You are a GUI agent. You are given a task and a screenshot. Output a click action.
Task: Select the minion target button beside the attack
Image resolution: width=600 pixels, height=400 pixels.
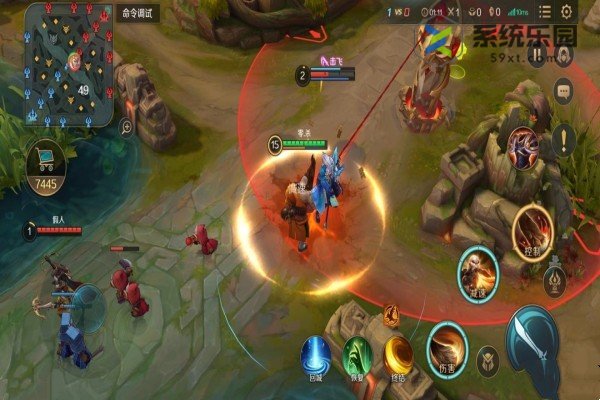click(x=488, y=360)
